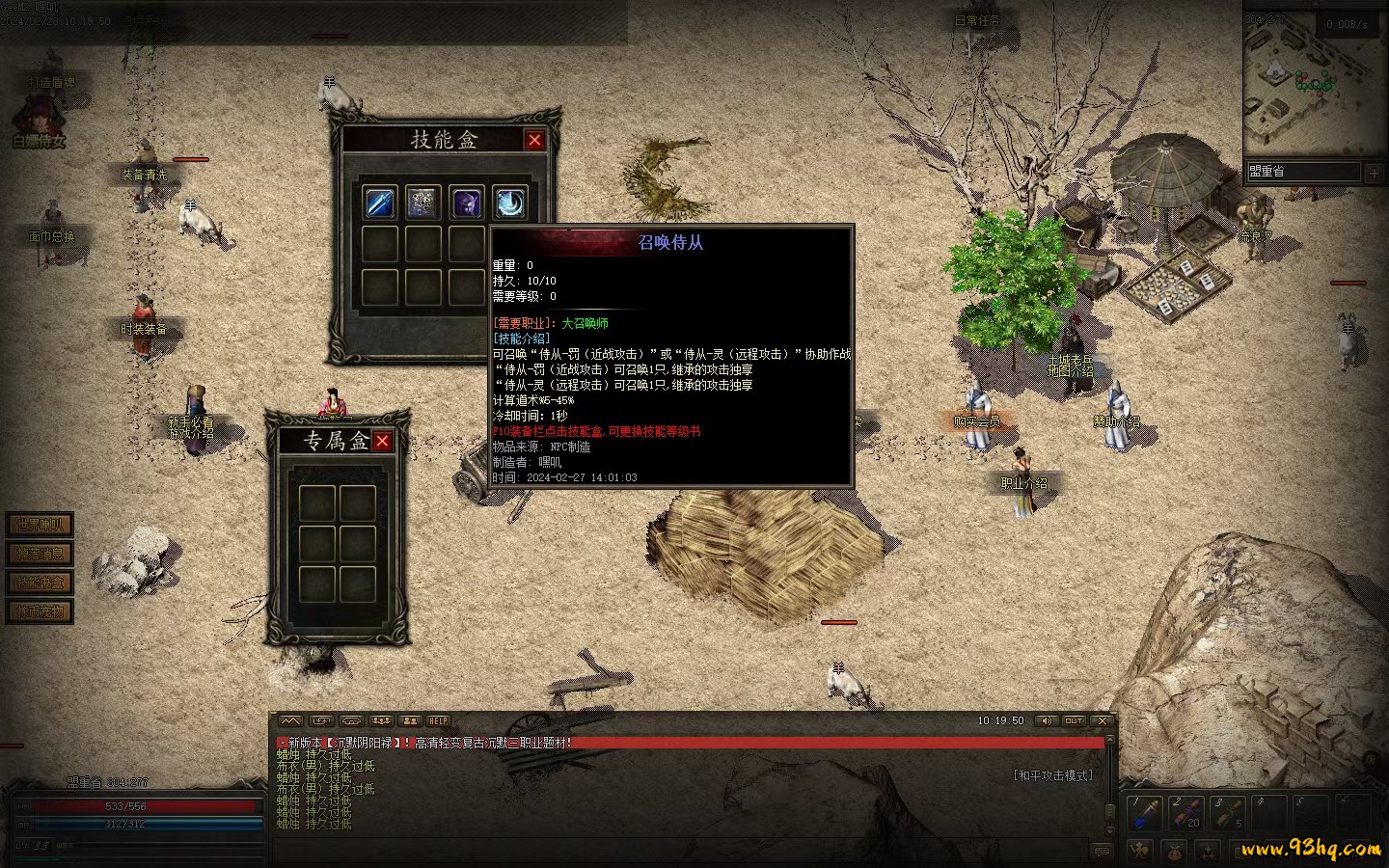Viewport: 1389px width, 868px height.
Task: Open the 掉落消息 drop messages button
Action: pos(40,554)
